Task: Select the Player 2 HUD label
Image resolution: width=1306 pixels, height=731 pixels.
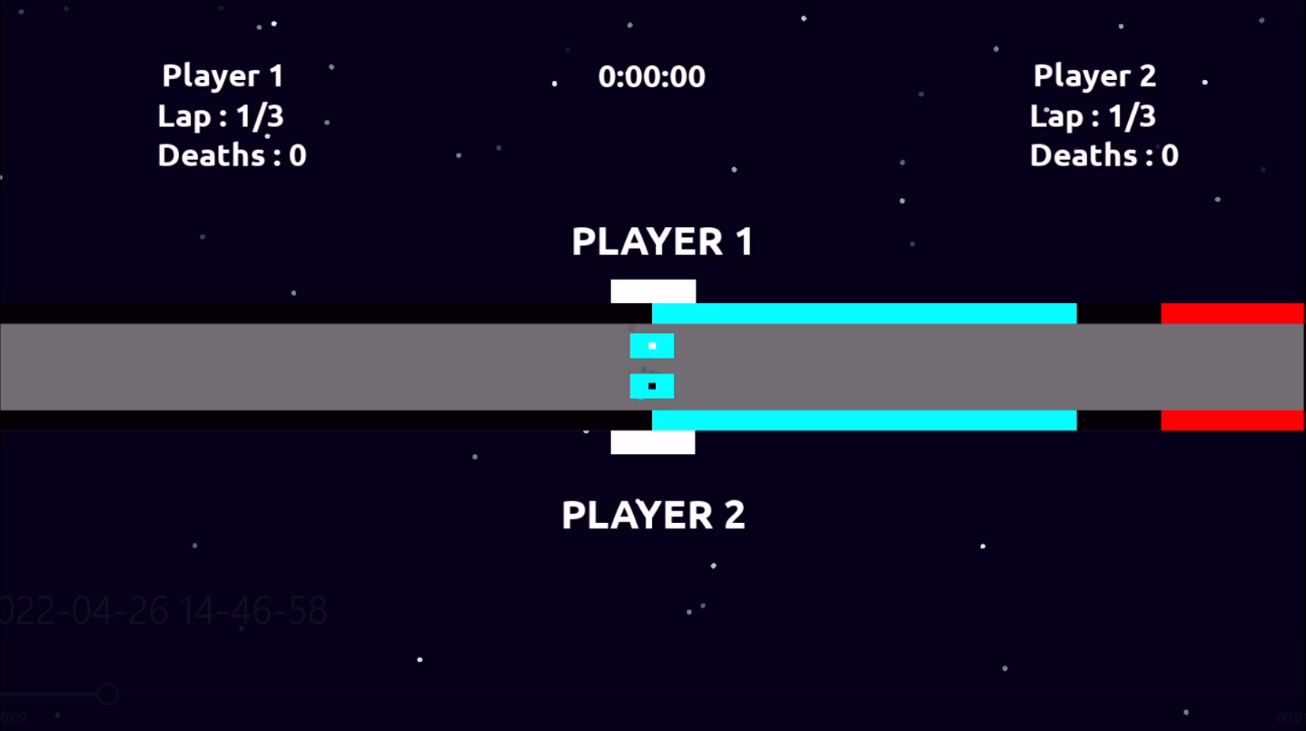Action: [1094, 75]
